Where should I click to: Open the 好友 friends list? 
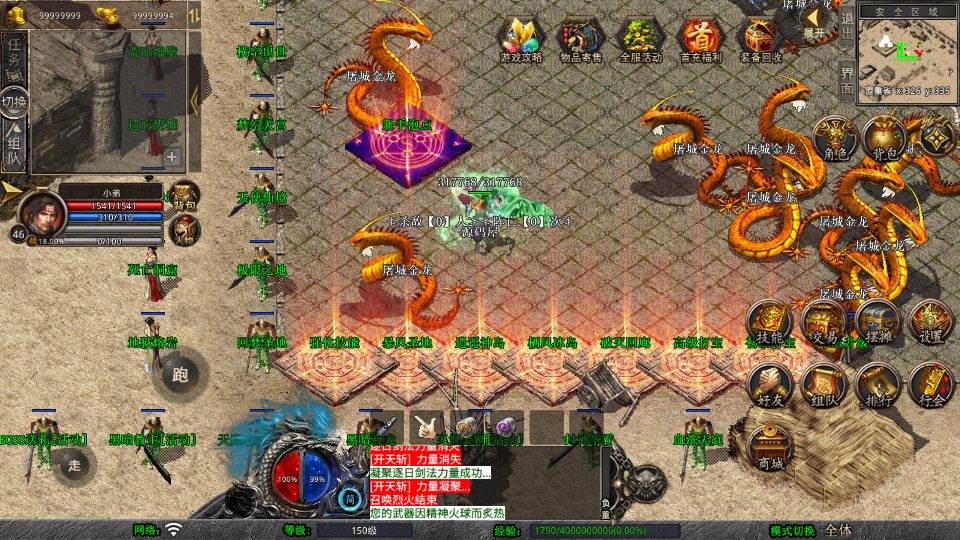coord(771,385)
